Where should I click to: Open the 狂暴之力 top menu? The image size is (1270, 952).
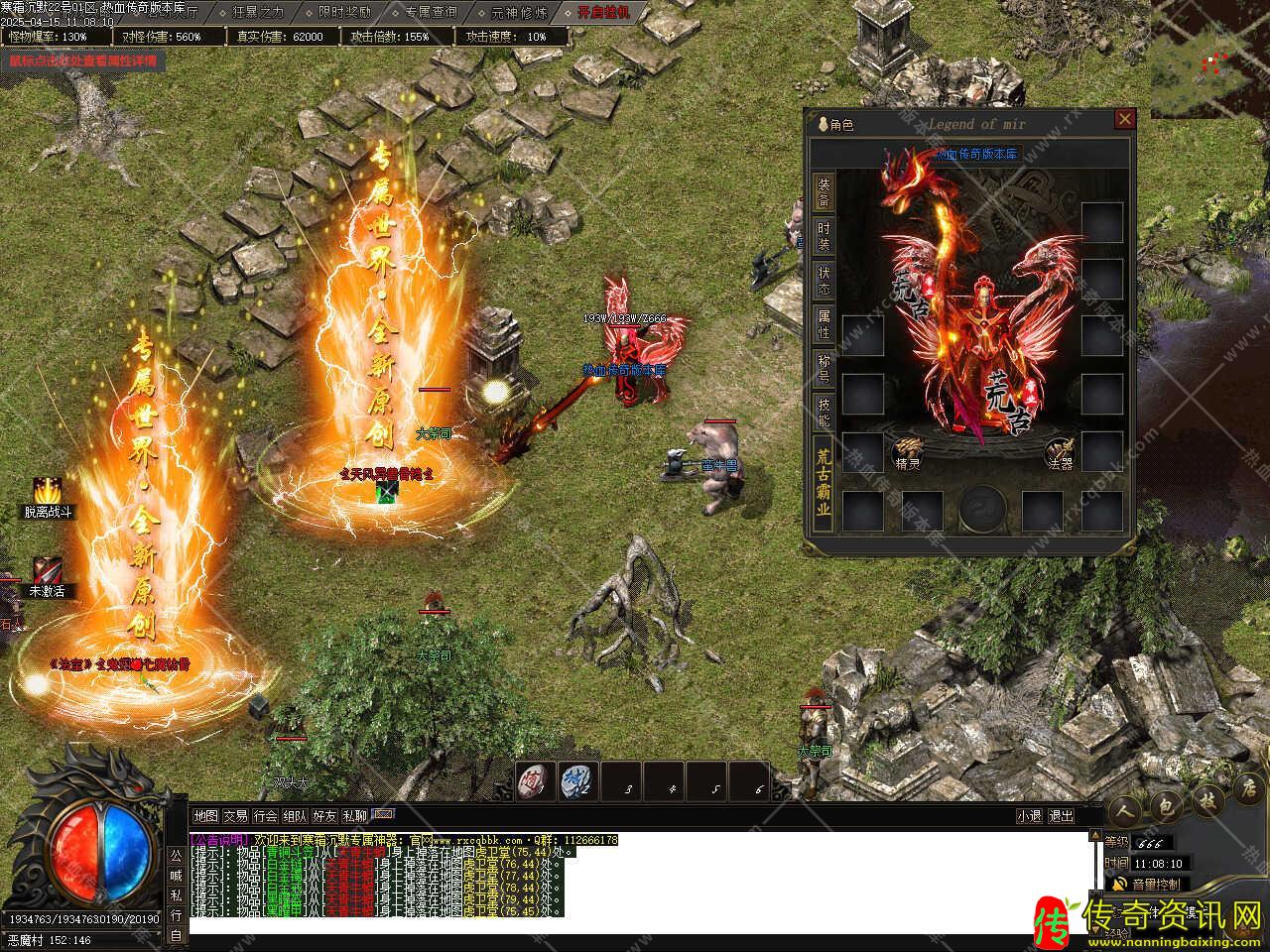258,13
